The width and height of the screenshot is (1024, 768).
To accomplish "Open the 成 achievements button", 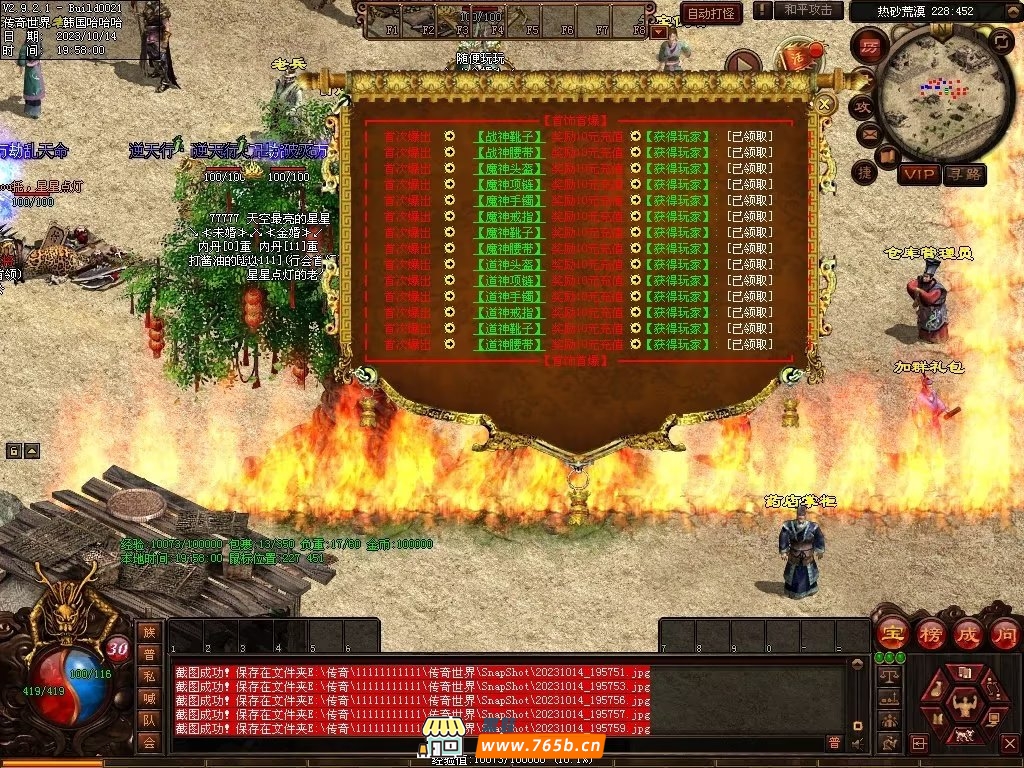I will tap(967, 633).
